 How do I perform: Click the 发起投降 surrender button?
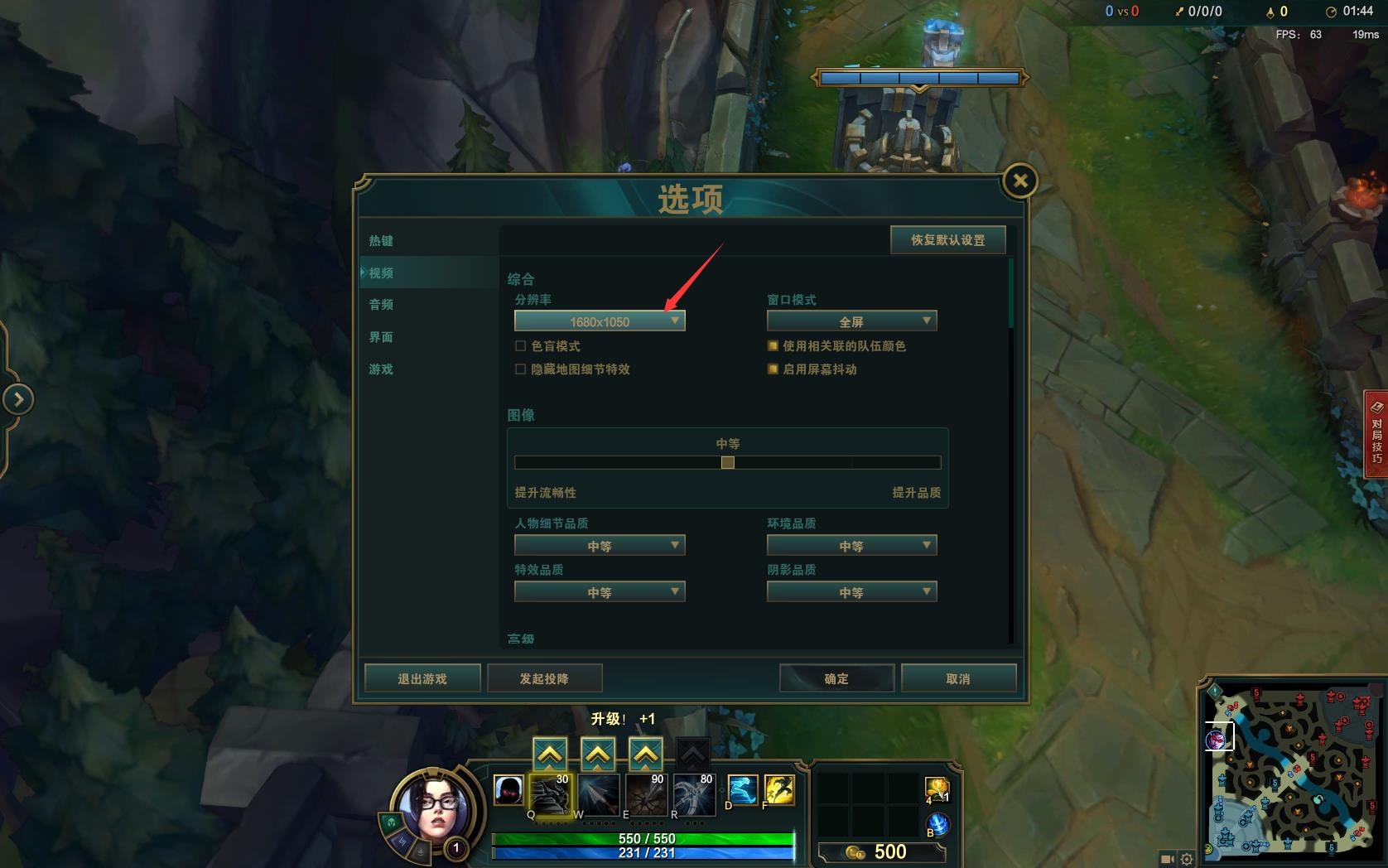(x=545, y=678)
